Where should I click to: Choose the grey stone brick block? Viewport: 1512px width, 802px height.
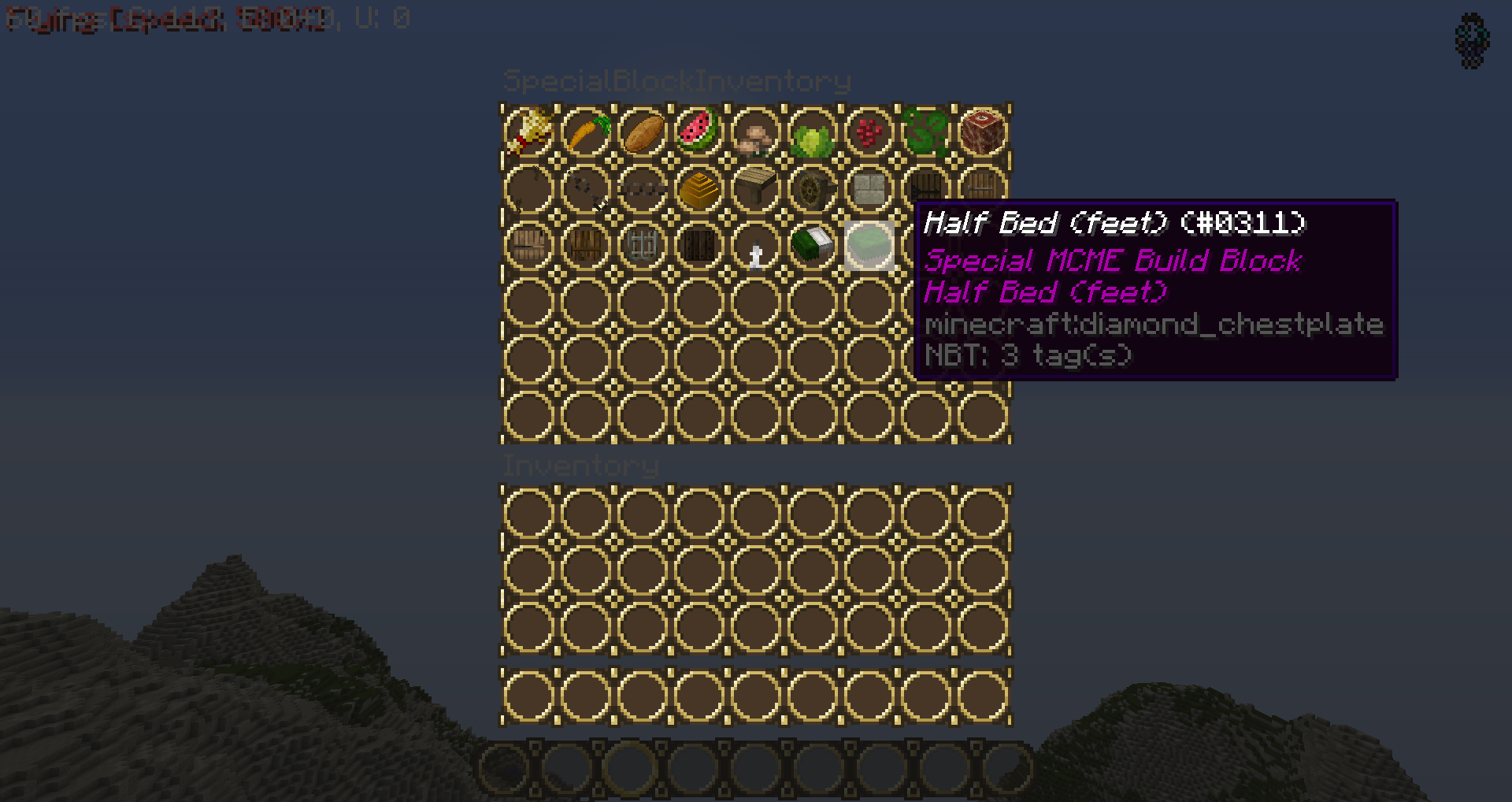pos(869,188)
